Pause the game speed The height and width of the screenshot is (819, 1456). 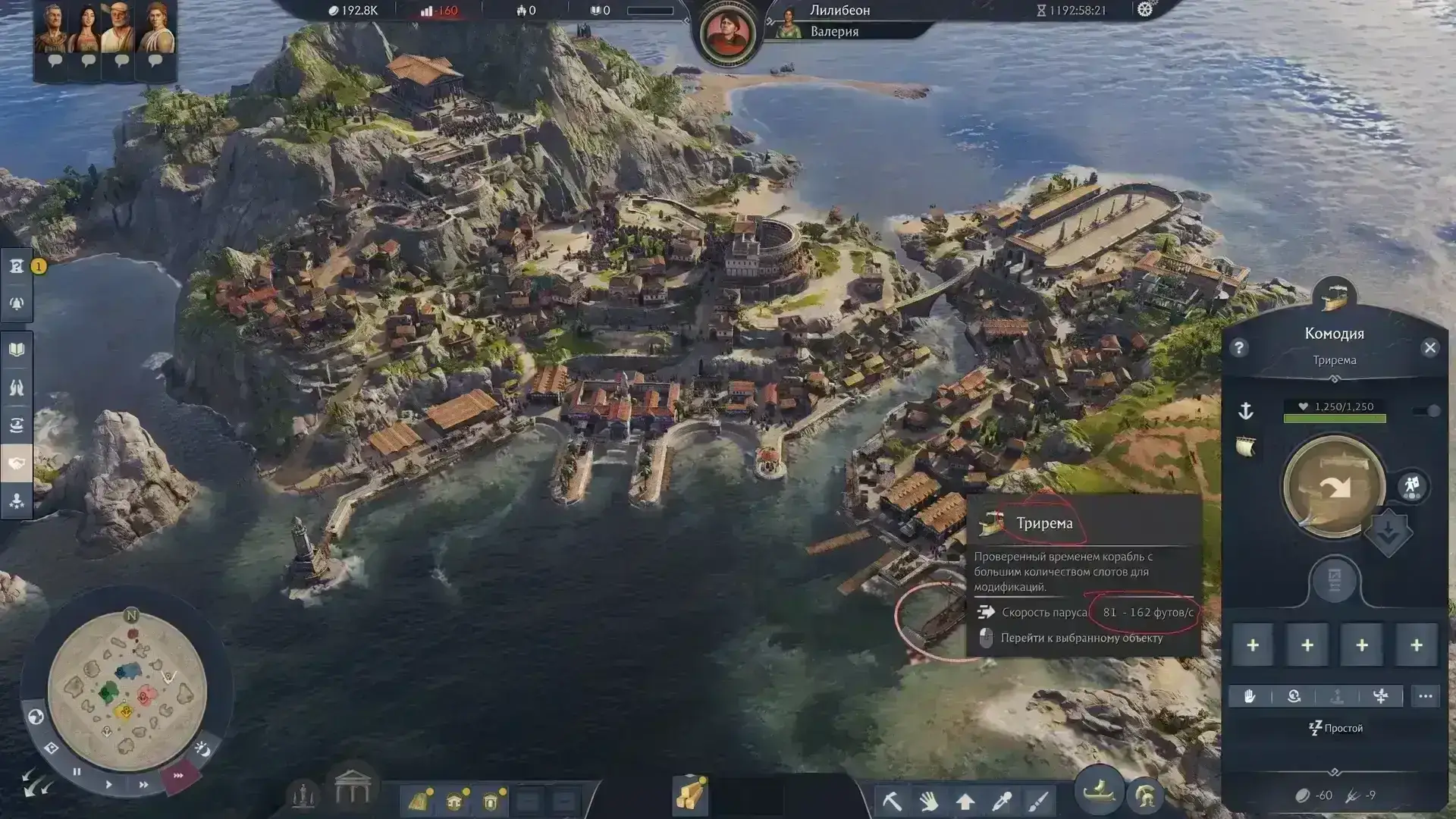tap(77, 772)
